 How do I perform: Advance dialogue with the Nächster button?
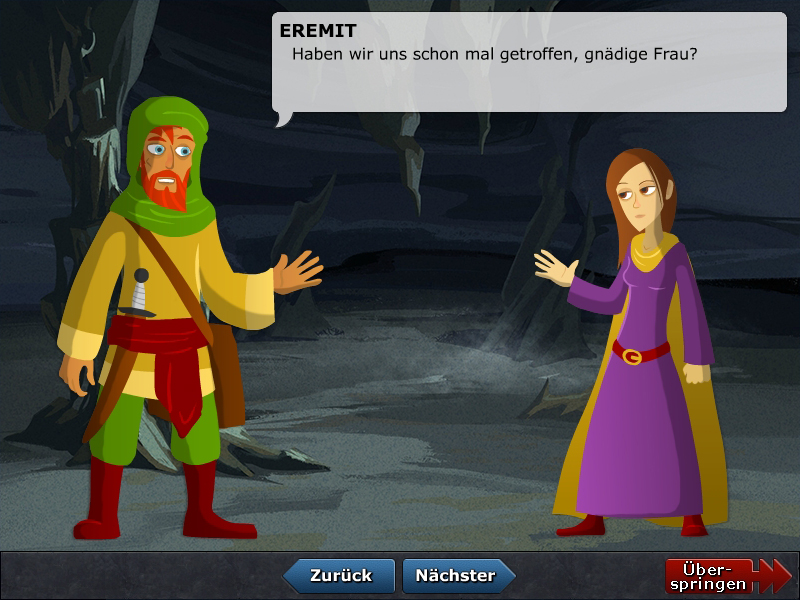(x=457, y=576)
